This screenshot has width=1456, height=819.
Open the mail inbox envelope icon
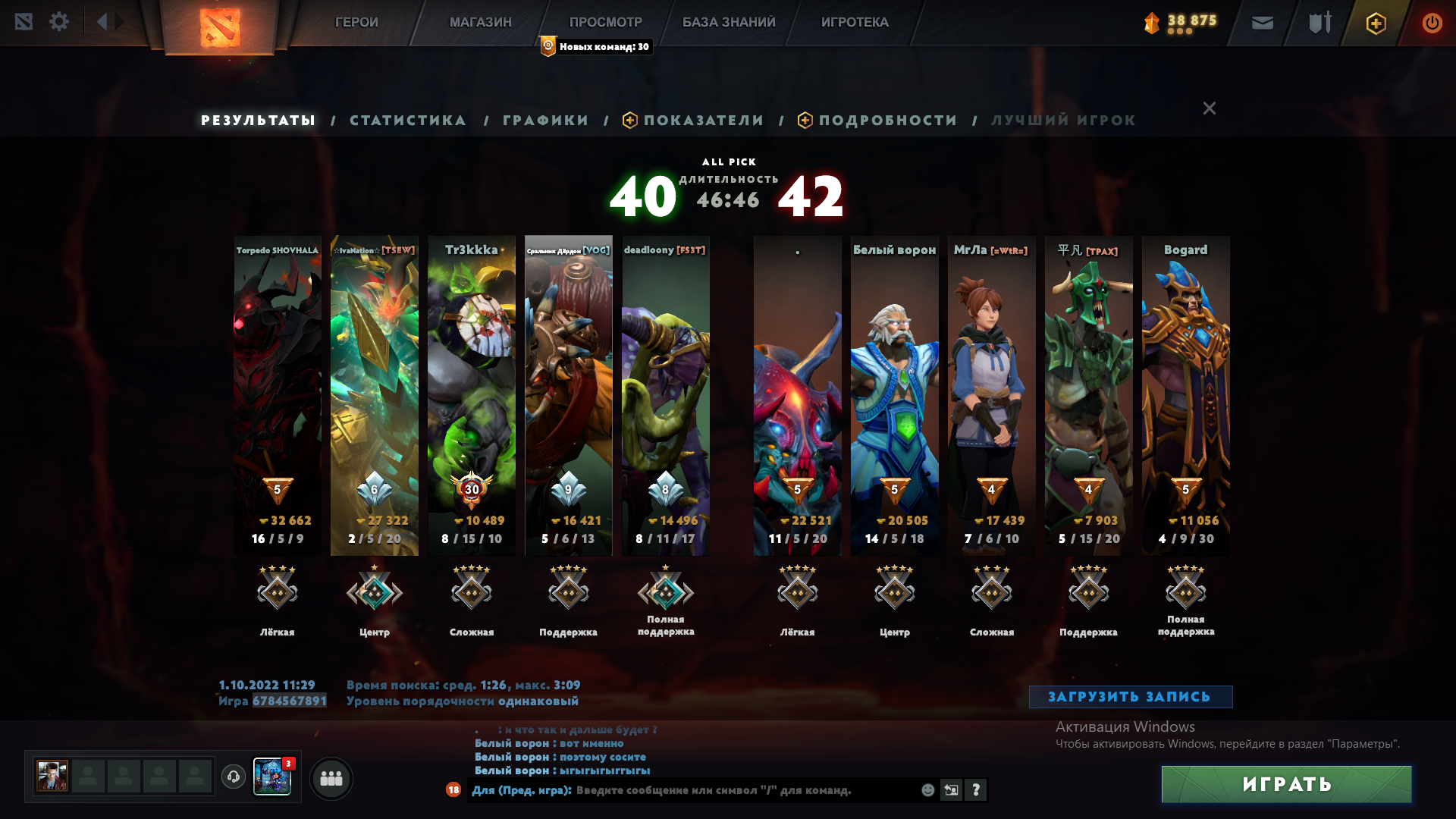pyautogui.click(x=1261, y=23)
